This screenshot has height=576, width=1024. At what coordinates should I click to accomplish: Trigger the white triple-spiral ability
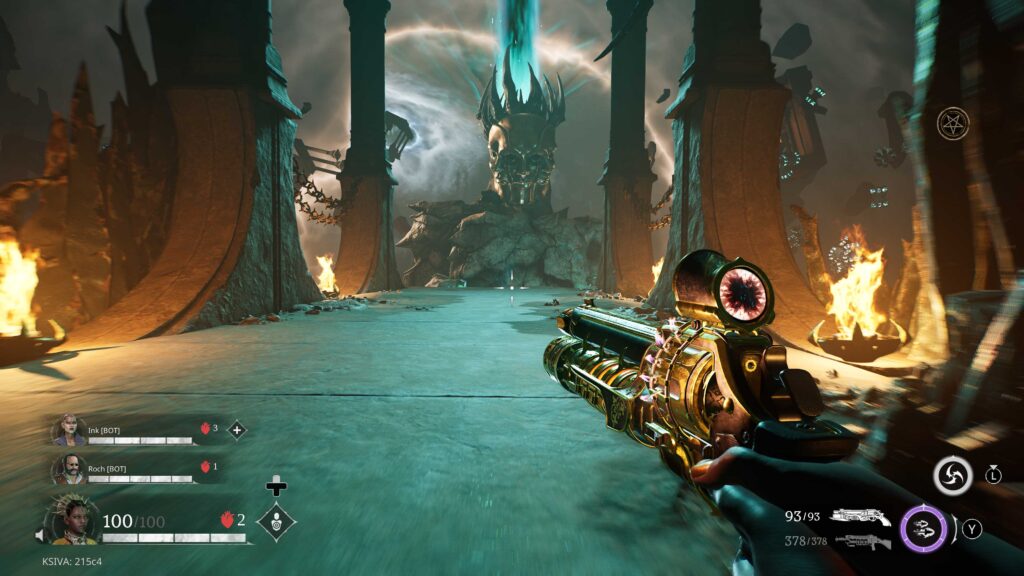952,476
